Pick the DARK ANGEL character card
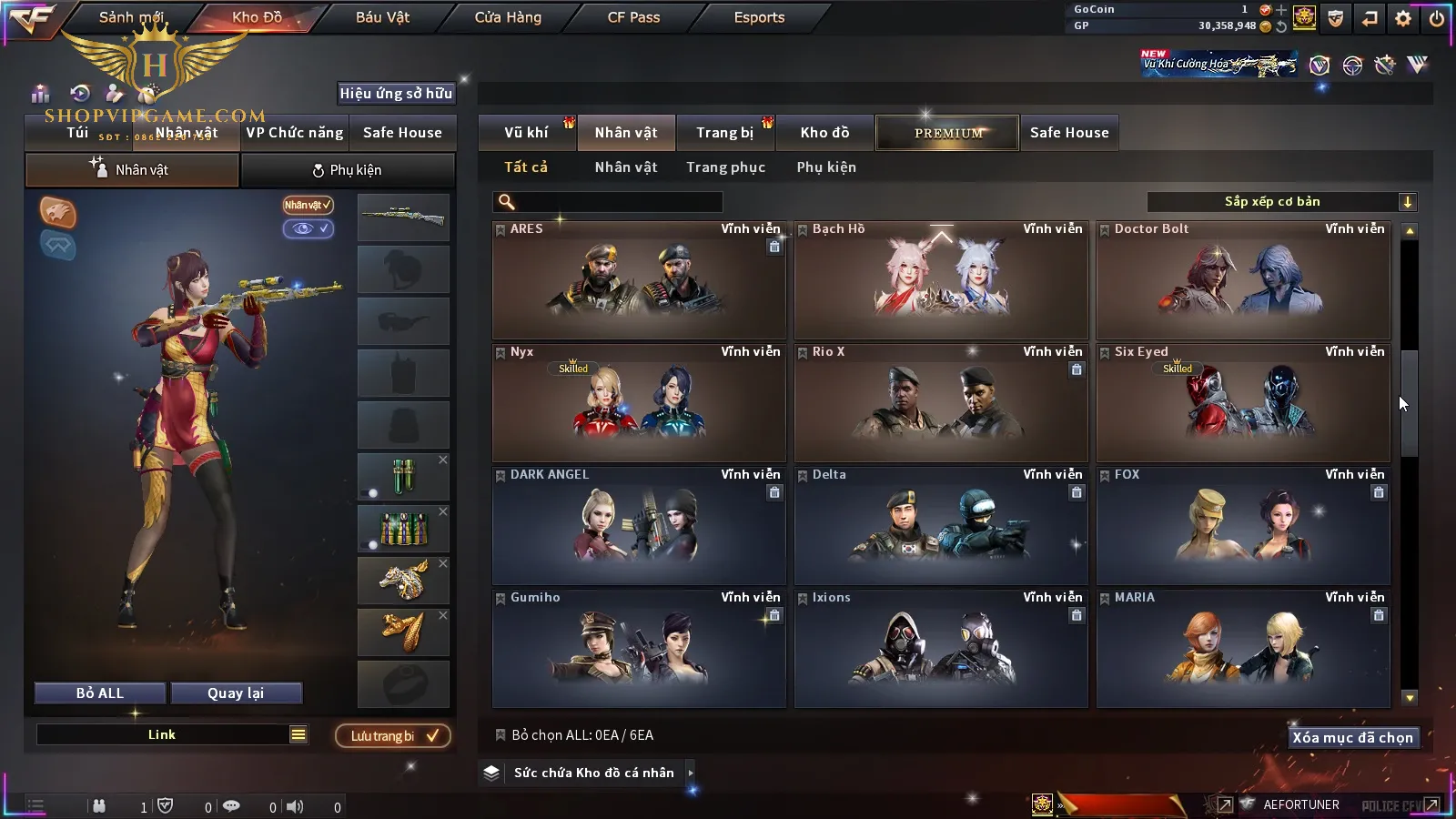The height and width of the screenshot is (819, 1456). coord(639,526)
